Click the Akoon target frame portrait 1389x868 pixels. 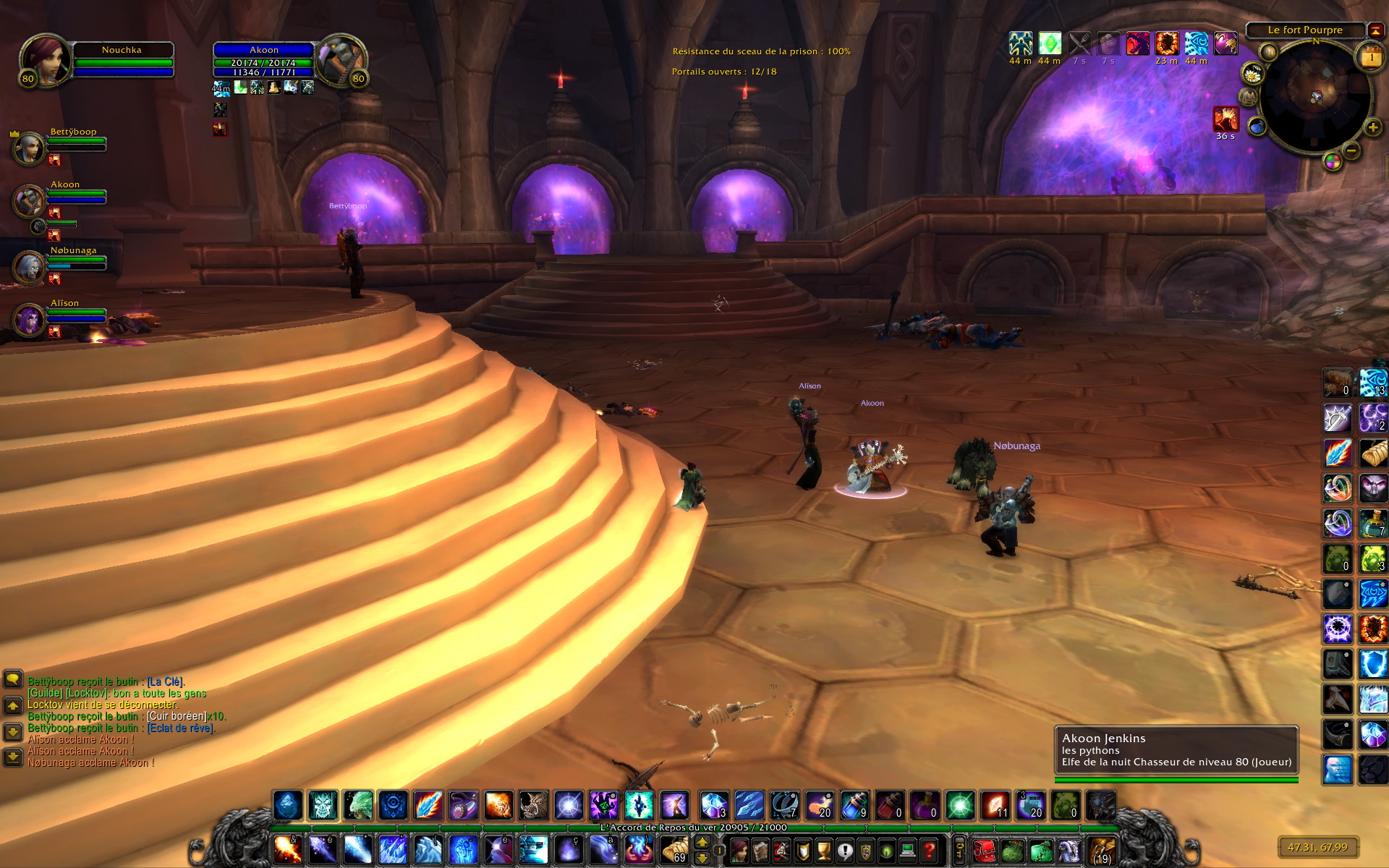click(340, 61)
